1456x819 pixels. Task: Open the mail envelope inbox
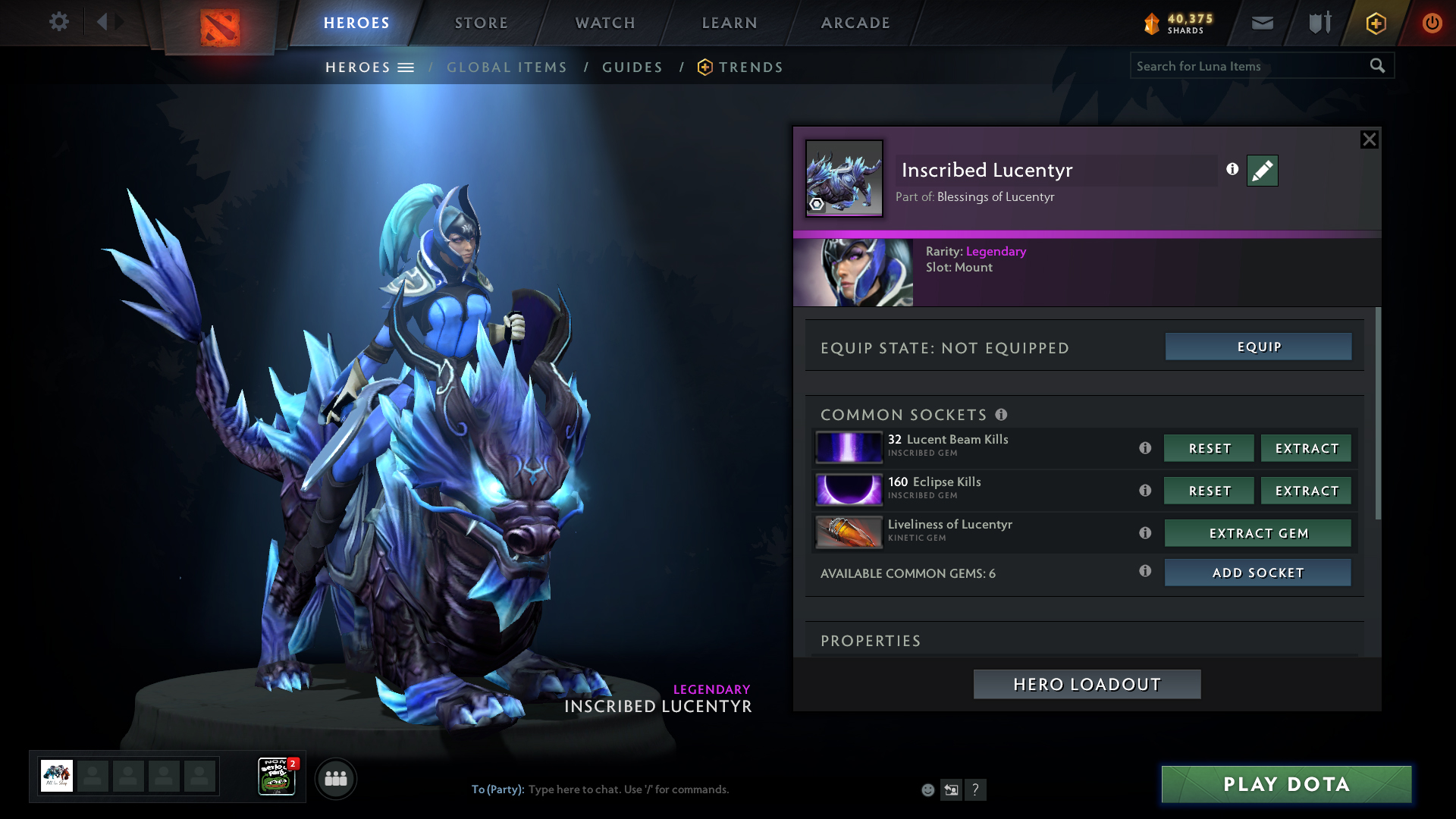(x=1263, y=23)
